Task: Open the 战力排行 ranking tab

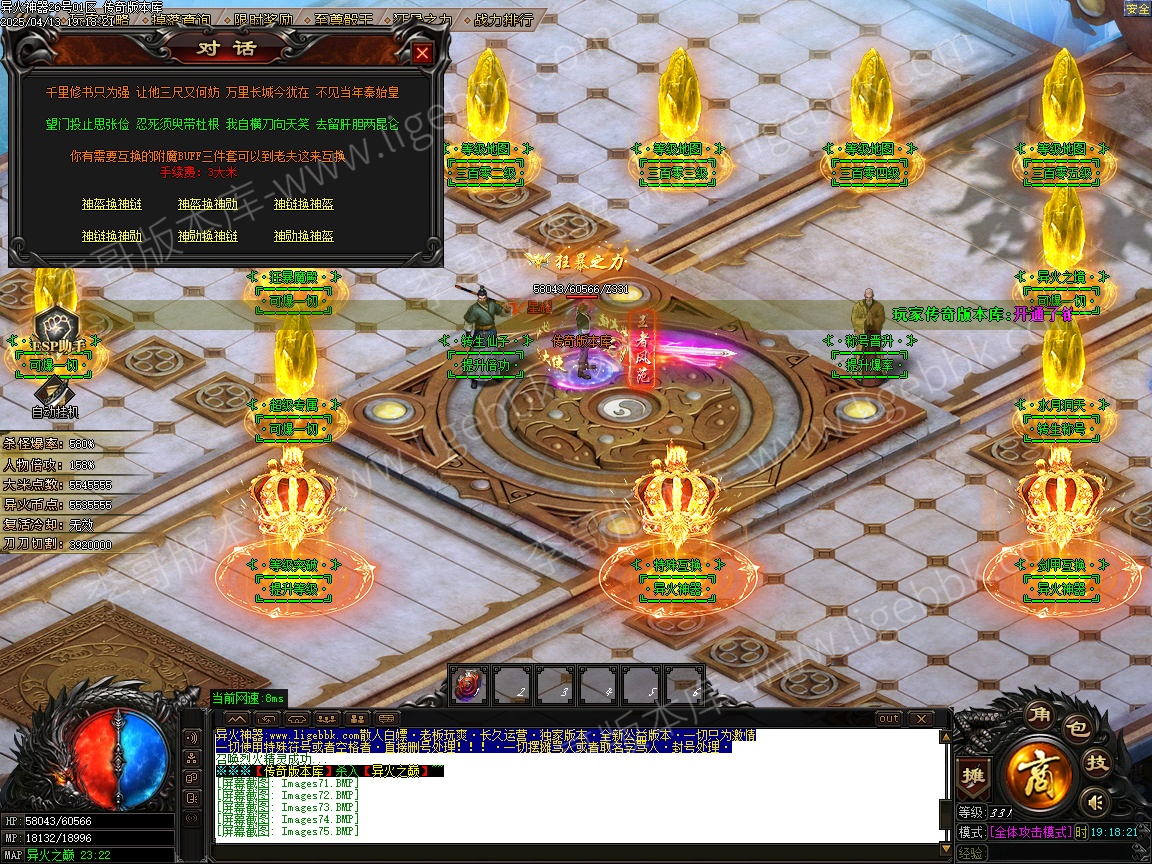Action: click(x=502, y=19)
